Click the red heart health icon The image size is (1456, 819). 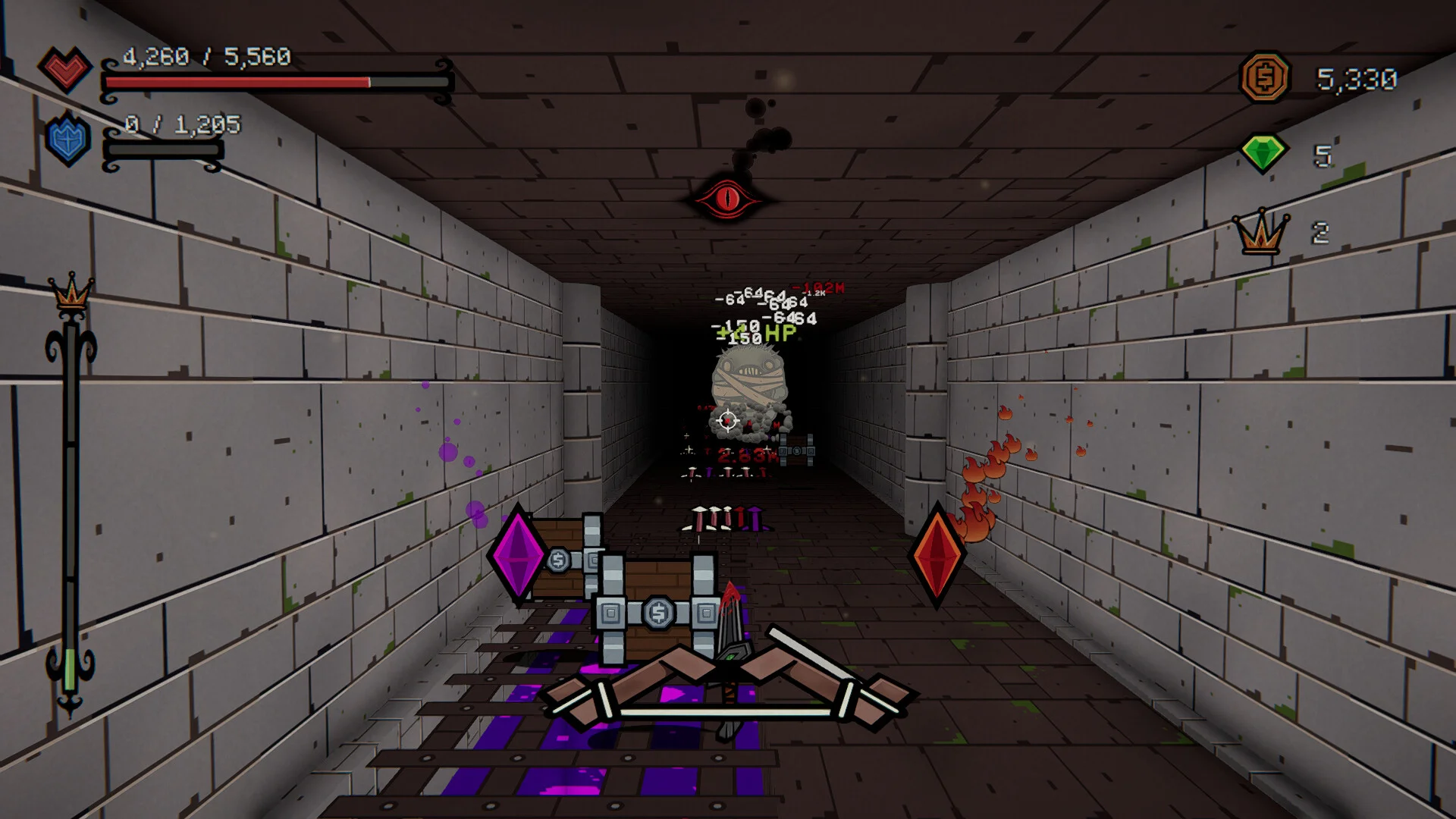(x=65, y=69)
